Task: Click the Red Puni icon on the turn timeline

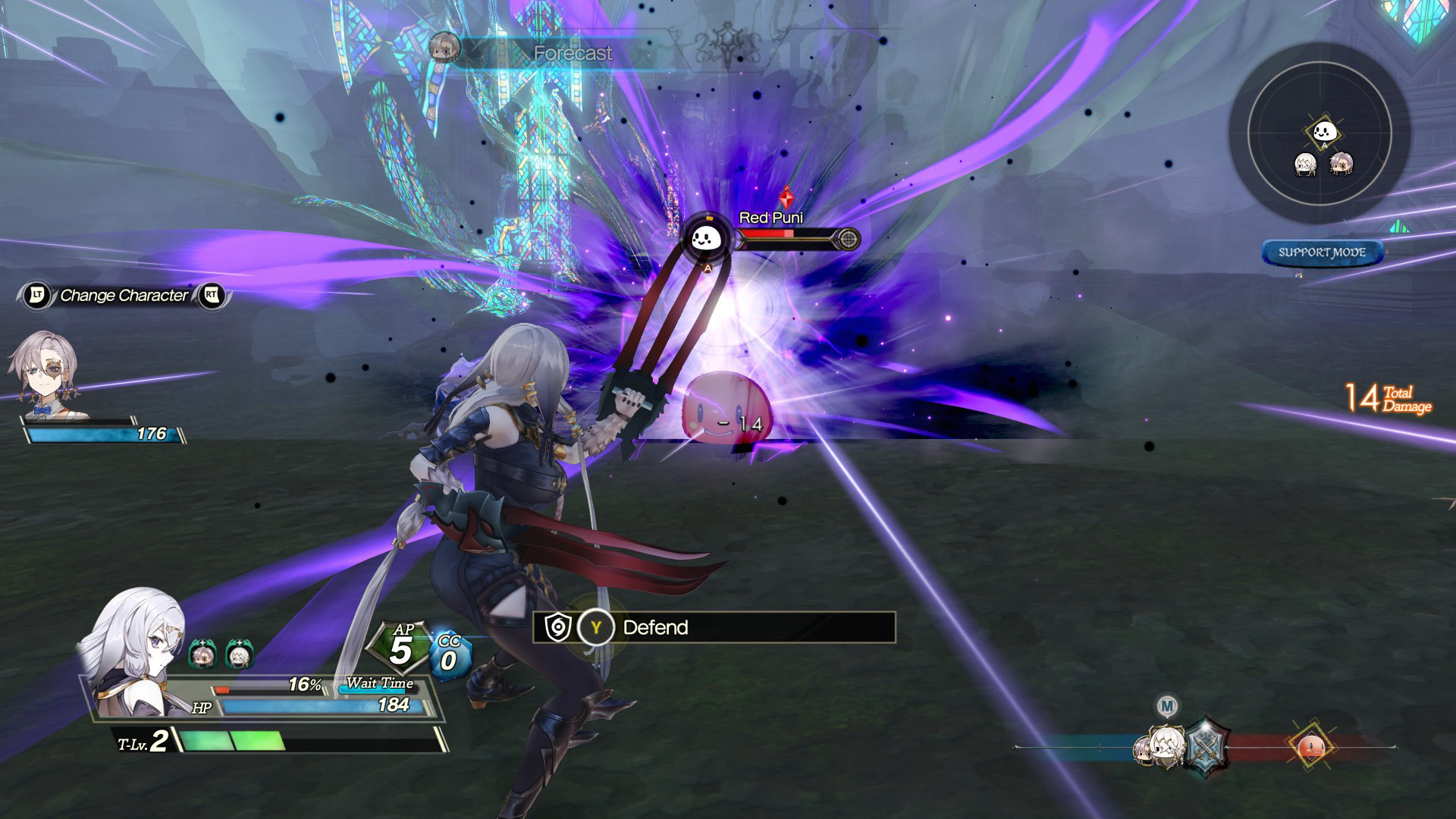Action: pyautogui.click(x=1312, y=748)
